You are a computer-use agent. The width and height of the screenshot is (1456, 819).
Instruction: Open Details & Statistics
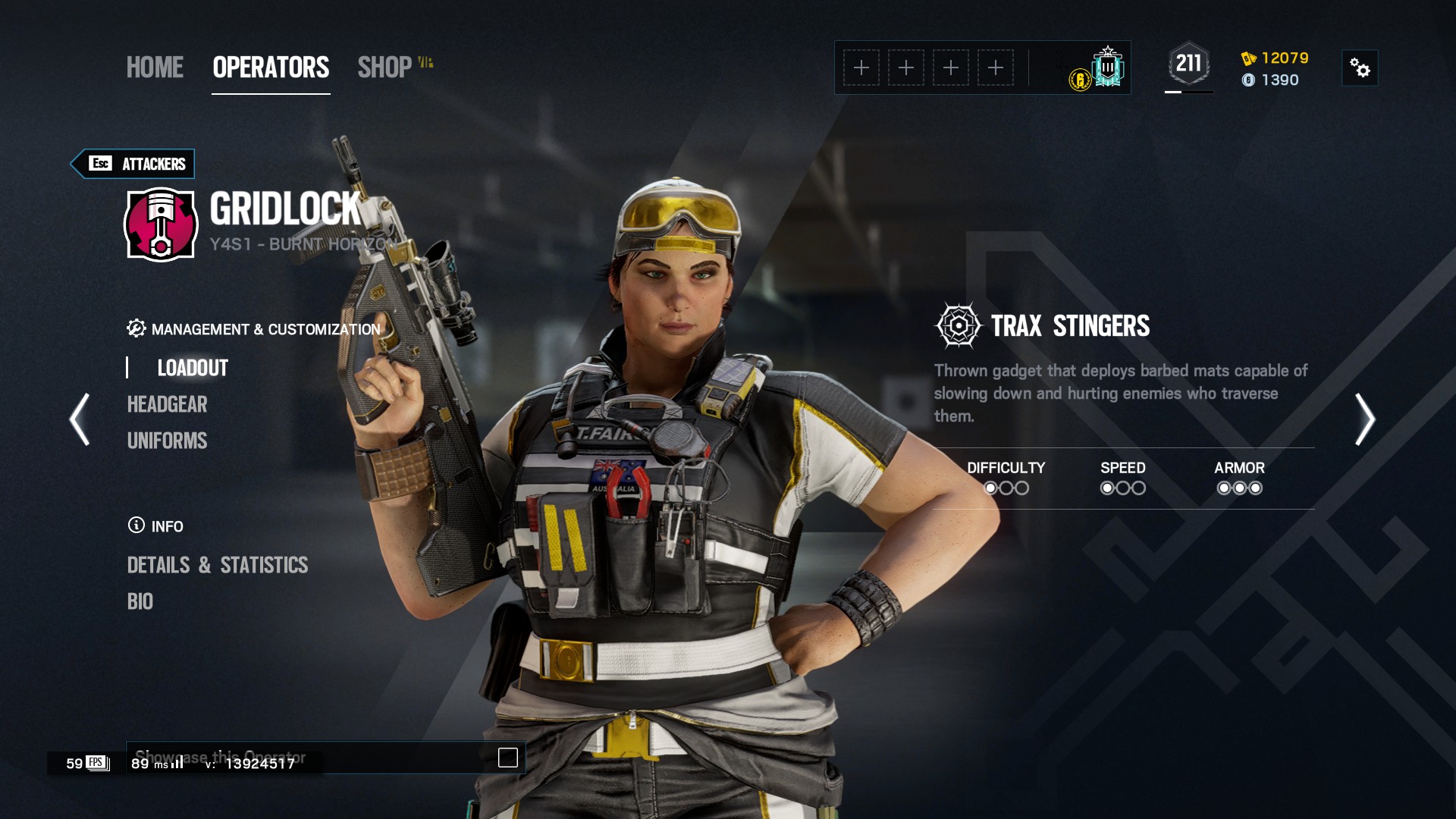(217, 565)
